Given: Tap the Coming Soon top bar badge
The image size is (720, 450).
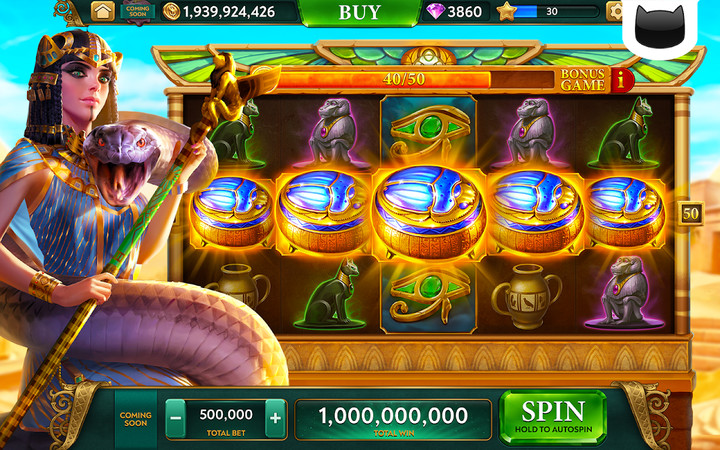Looking at the screenshot, I should tap(137, 12).
